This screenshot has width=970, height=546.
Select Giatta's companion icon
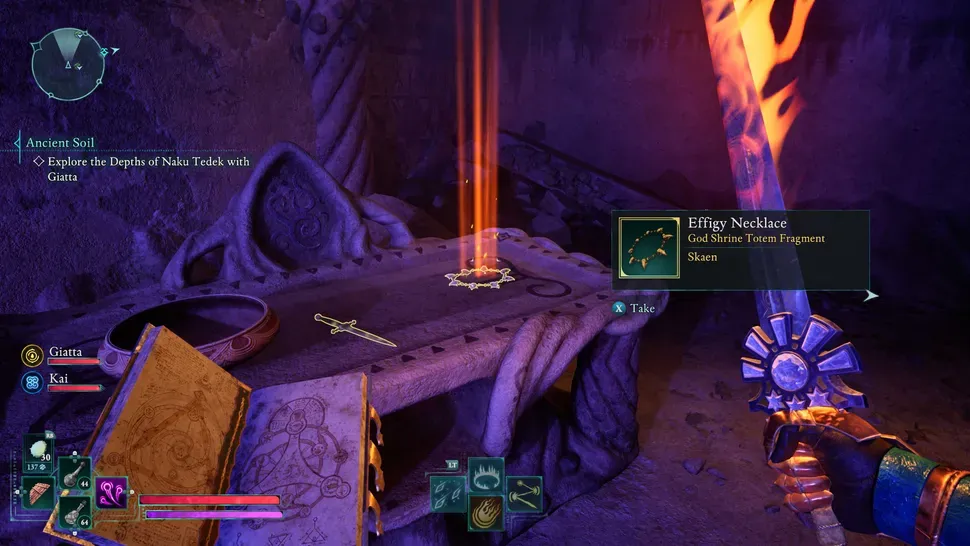pyautogui.click(x=32, y=354)
